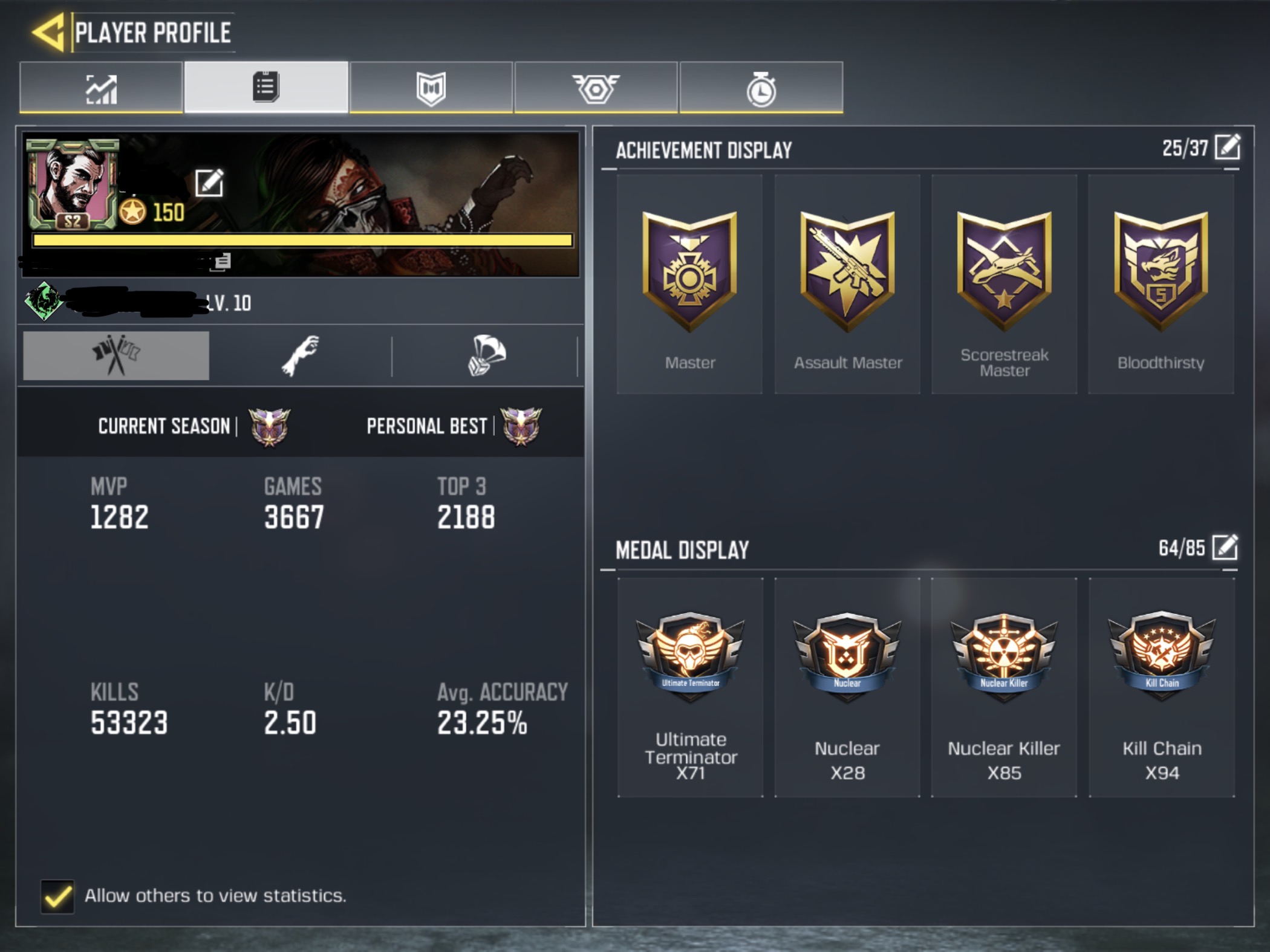Open the badges tab icon

[x=596, y=88]
